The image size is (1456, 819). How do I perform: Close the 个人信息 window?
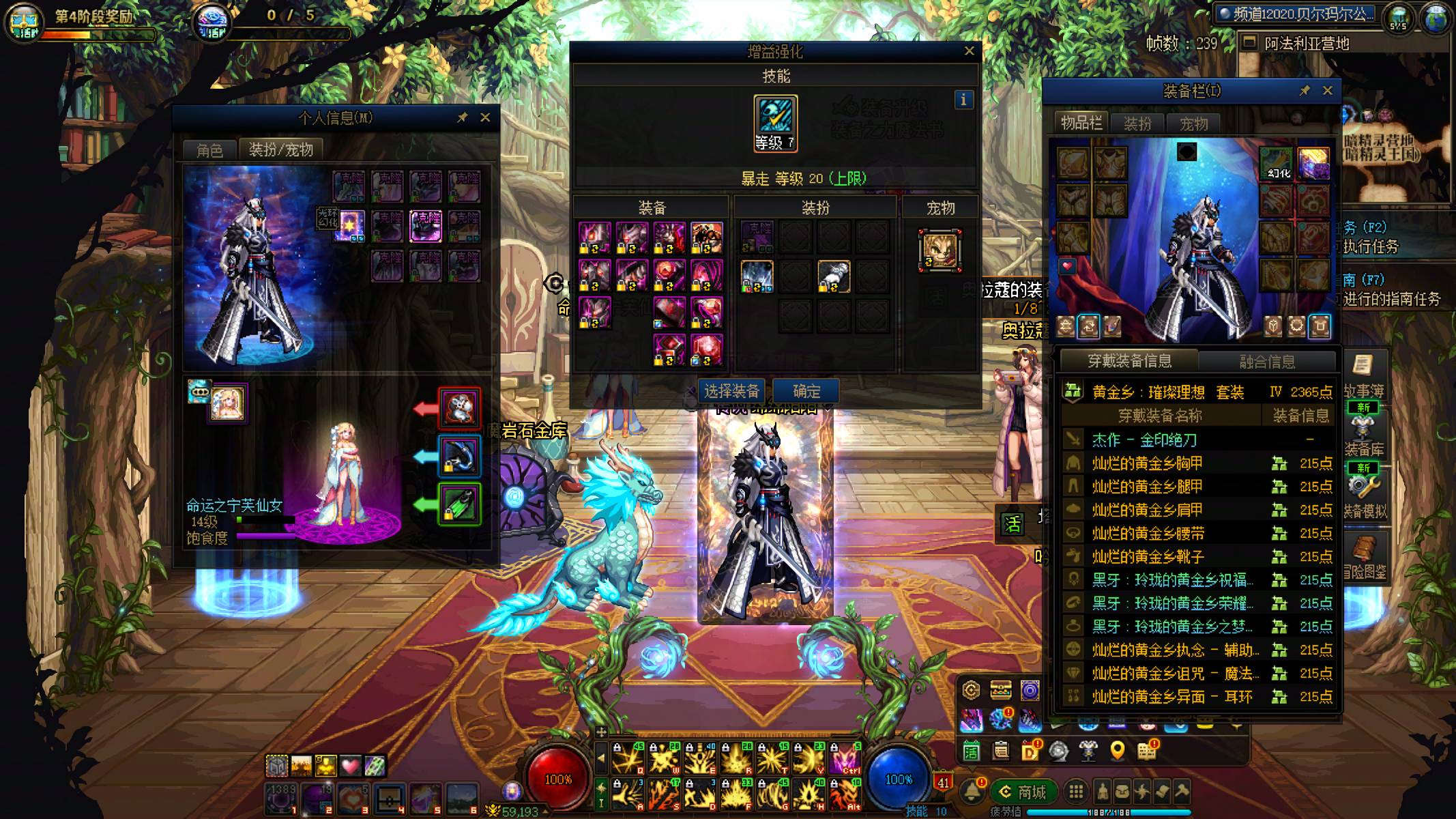tap(485, 117)
